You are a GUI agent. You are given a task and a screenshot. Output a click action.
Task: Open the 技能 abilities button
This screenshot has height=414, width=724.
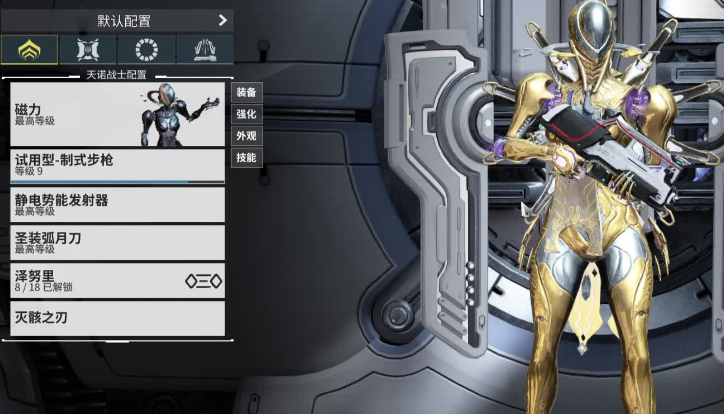click(x=246, y=158)
